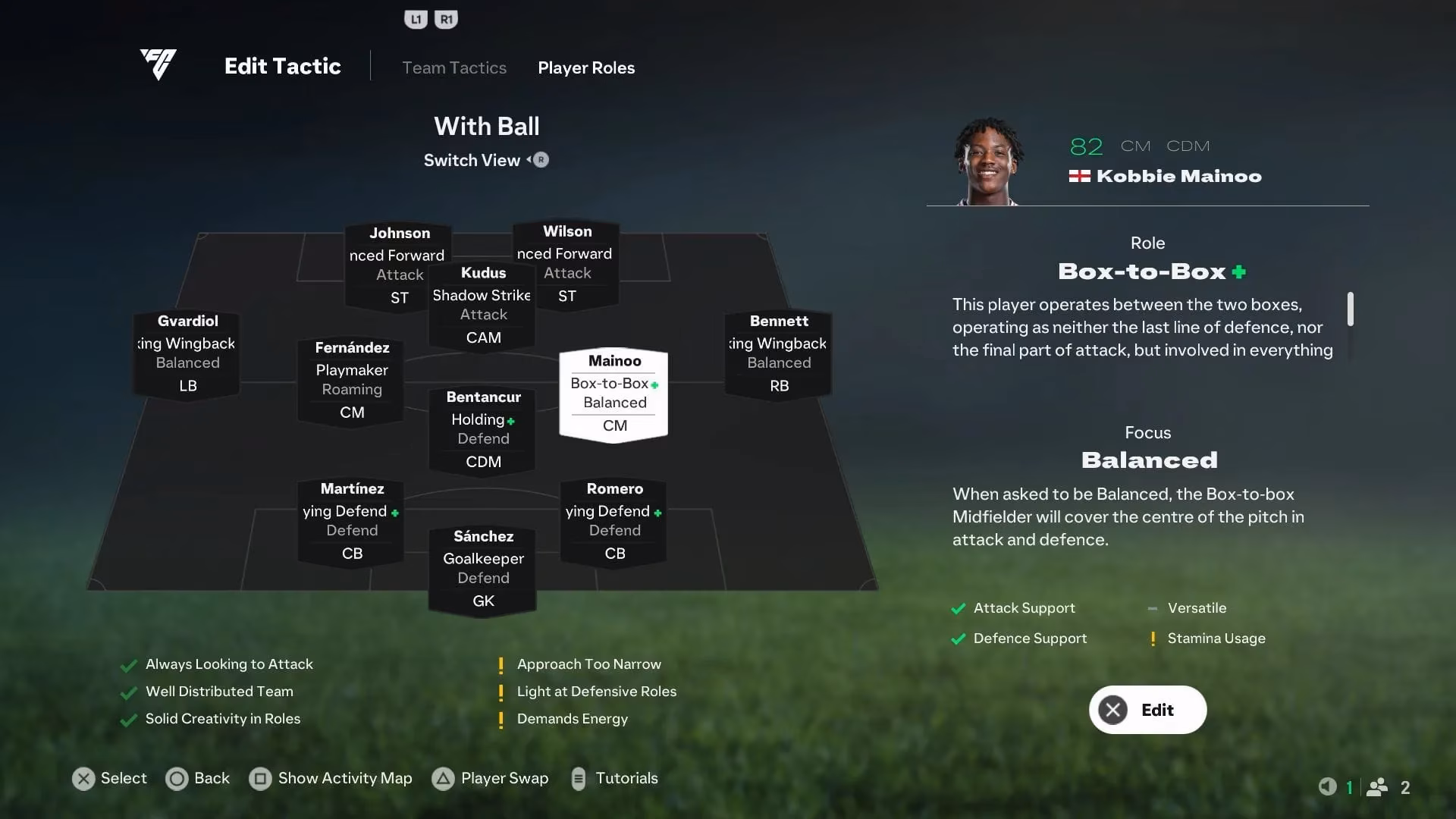
Task: Open Tutorials via its list icon
Action: coord(580,778)
